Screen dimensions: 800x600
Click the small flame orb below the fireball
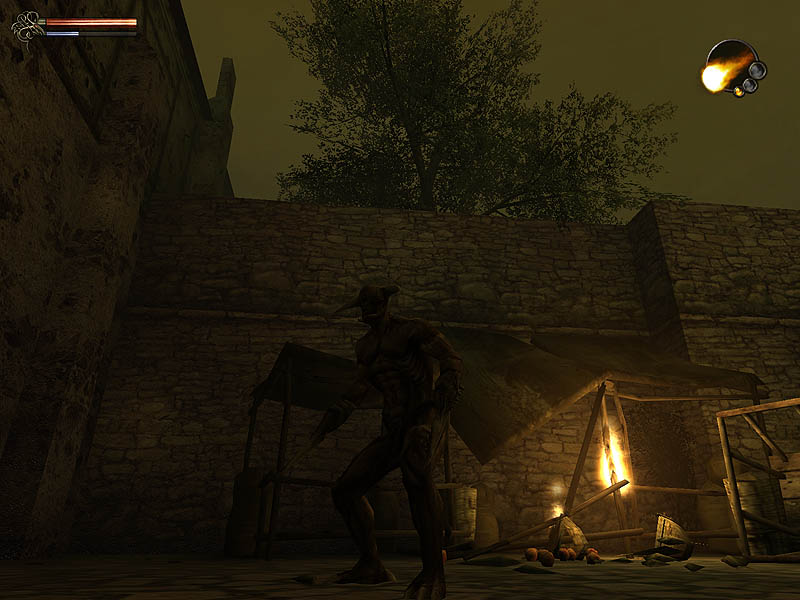click(740, 91)
